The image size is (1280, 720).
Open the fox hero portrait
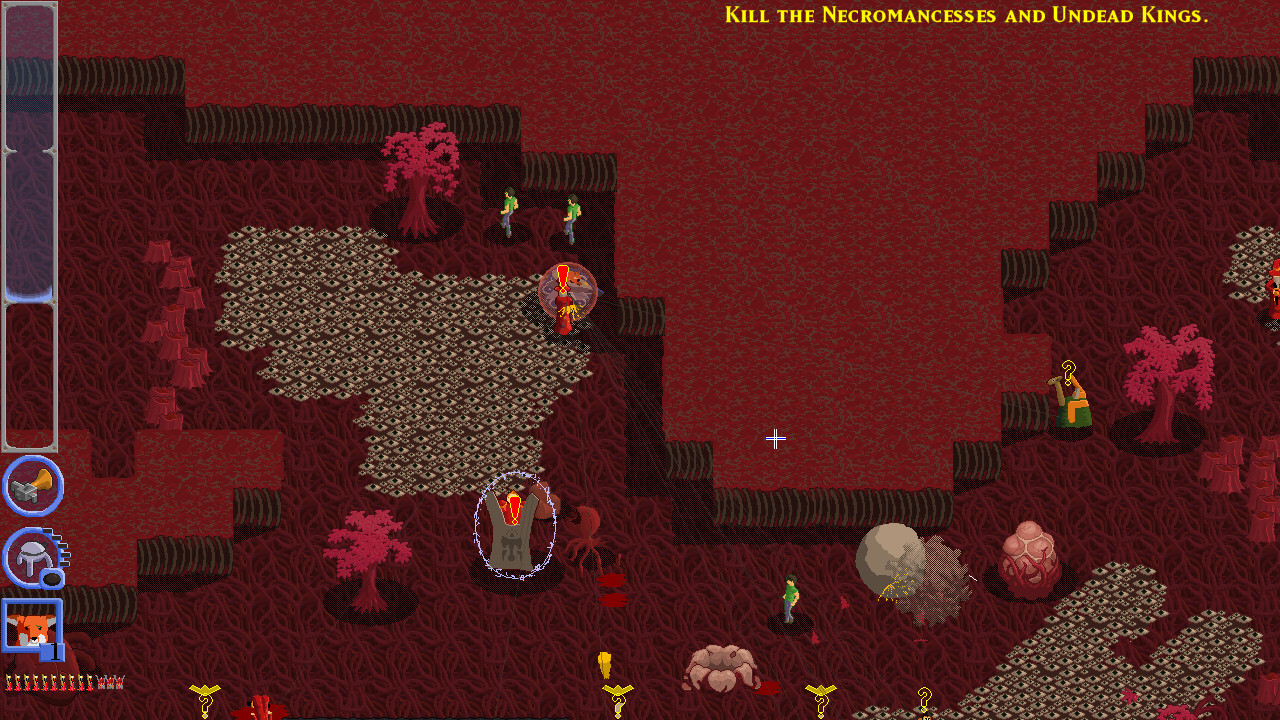click(x=30, y=623)
